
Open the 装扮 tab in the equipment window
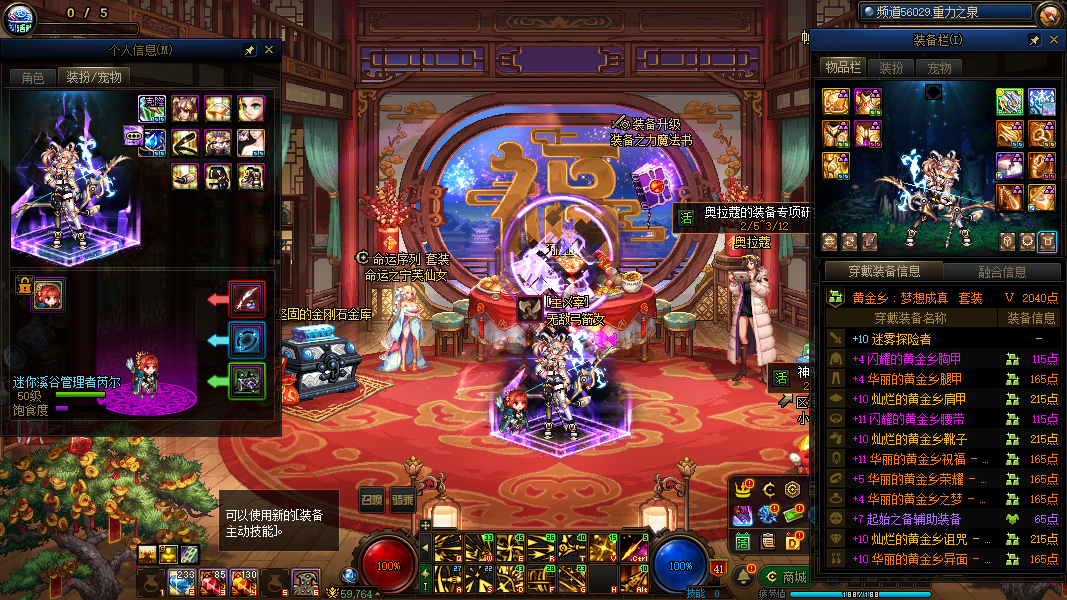(x=891, y=68)
